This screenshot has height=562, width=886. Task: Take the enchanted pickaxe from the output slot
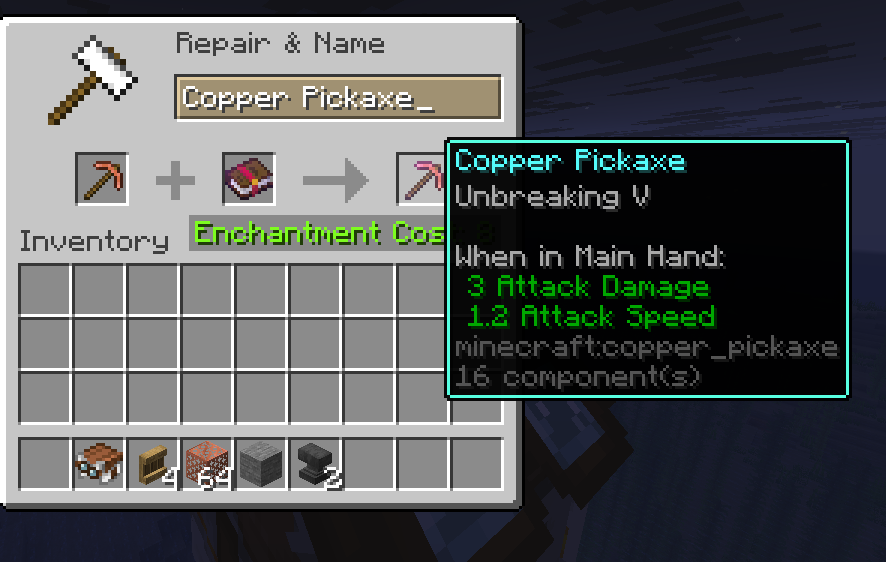click(x=421, y=179)
